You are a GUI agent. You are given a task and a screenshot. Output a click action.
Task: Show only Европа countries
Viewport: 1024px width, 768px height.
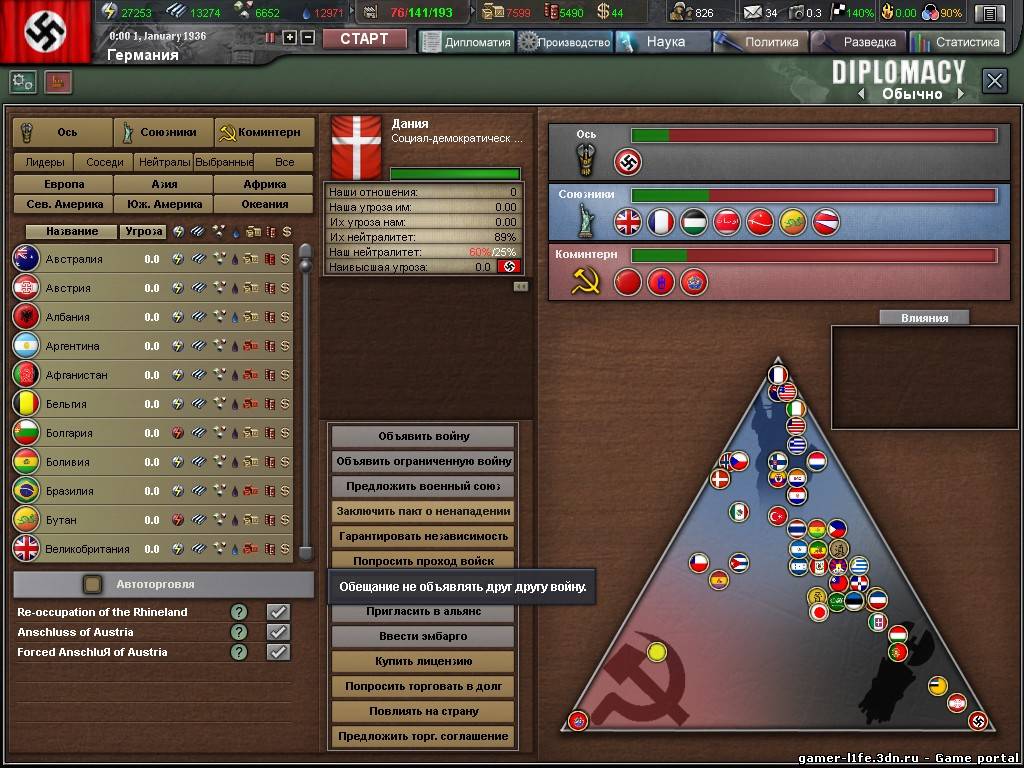tap(63, 184)
